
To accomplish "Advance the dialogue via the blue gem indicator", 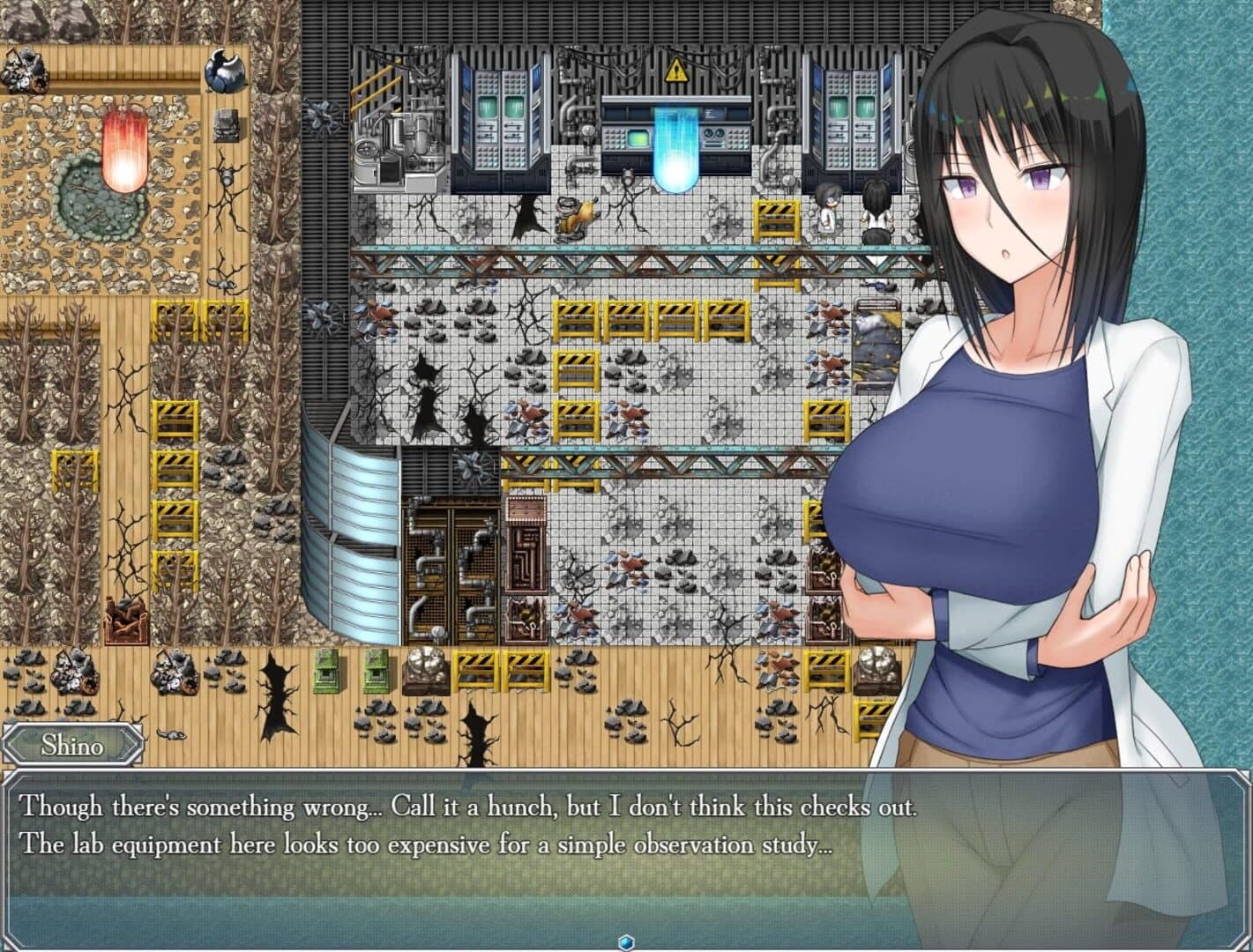I will (x=626, y=941).
